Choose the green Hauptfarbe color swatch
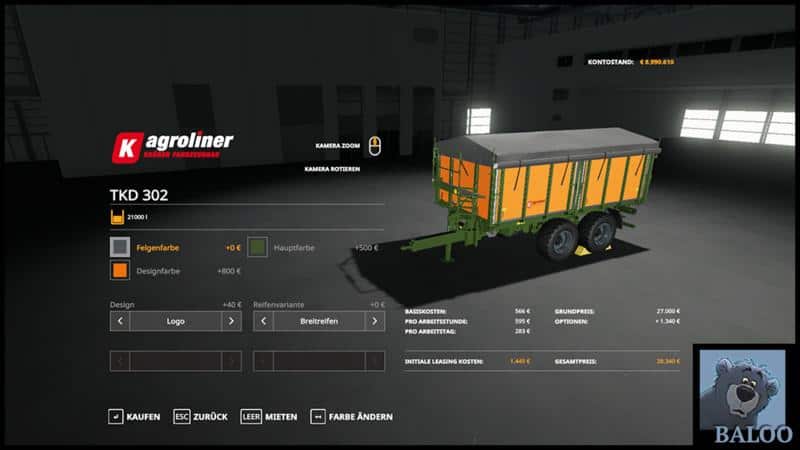This screenshot has height=450, width=800. (x=258, y=246)
